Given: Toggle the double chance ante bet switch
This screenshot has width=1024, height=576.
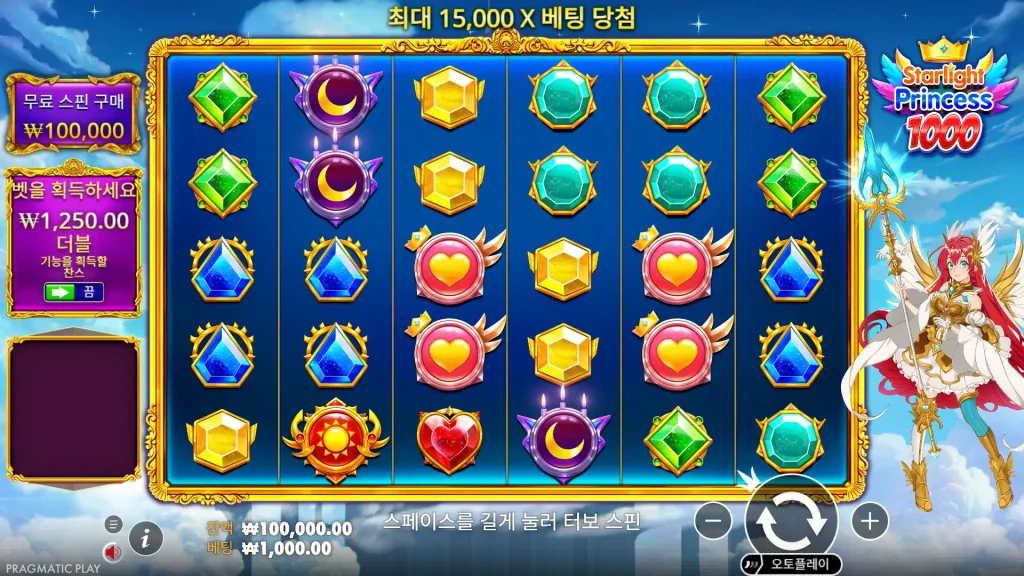Looking at the screenshot, I should coord(74,292).
